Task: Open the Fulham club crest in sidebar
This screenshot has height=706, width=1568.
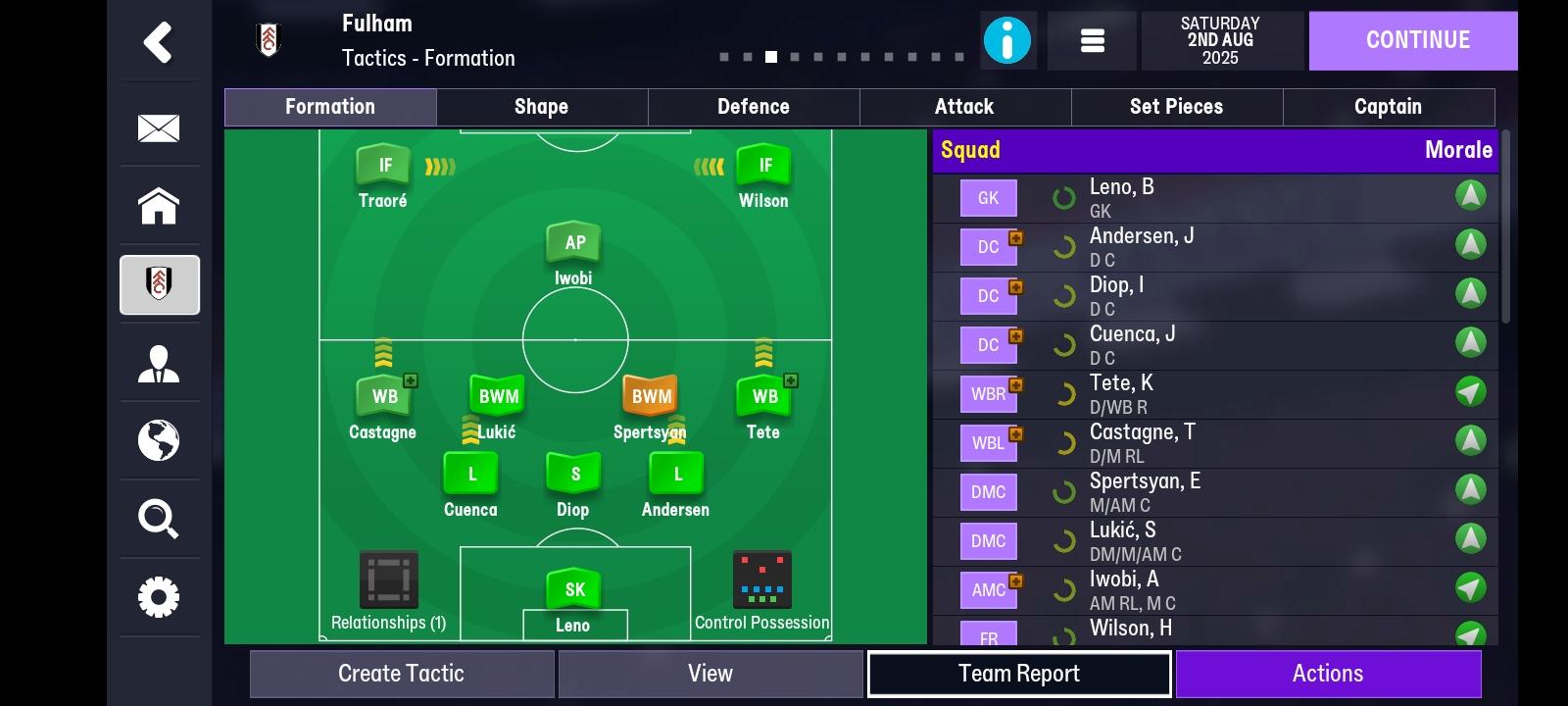Action: pyautogui.click(x=160, y=285)
